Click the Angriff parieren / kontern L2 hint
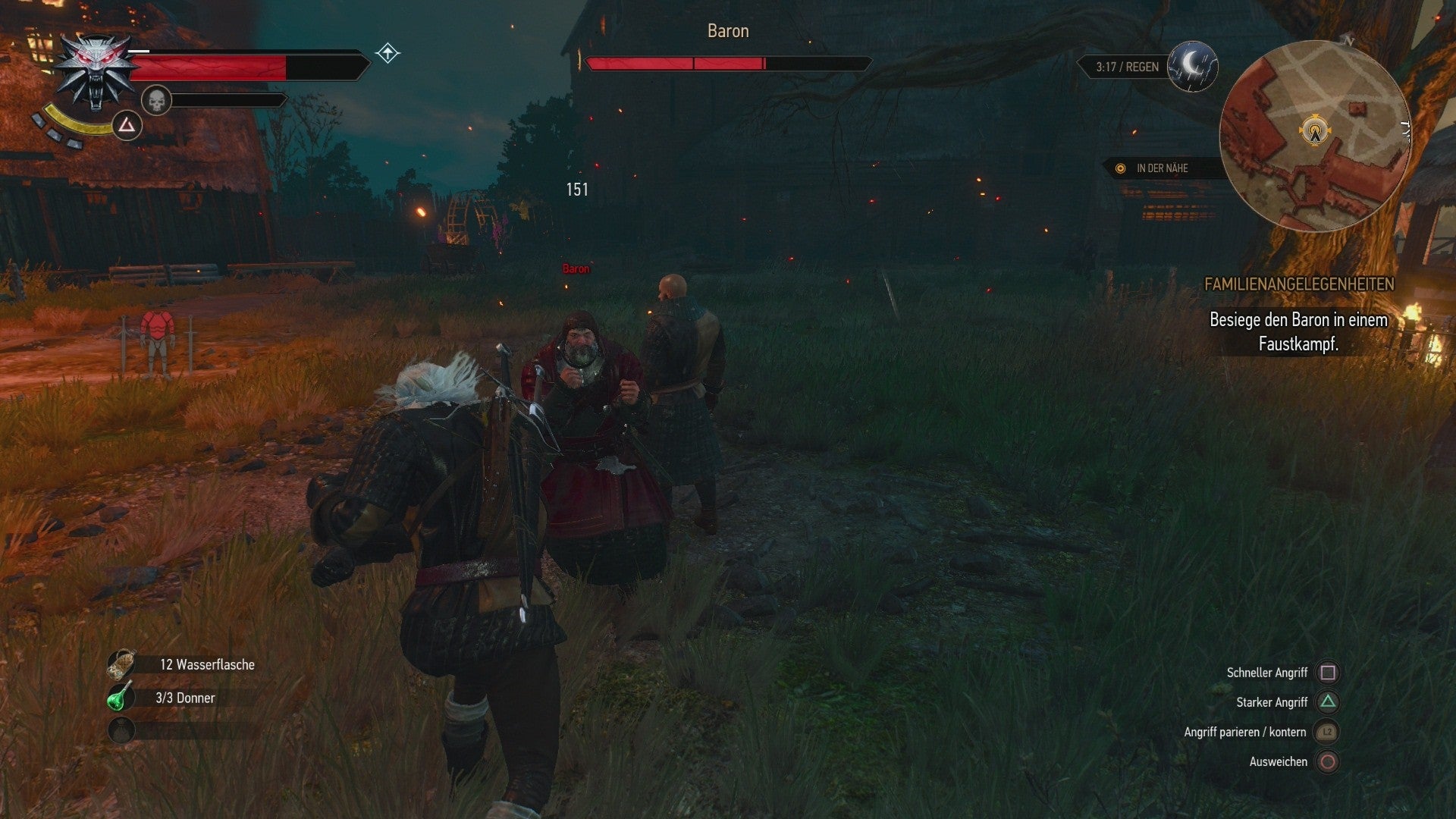The height and width of the screenshot is (819, 1456). [1244, 732]
